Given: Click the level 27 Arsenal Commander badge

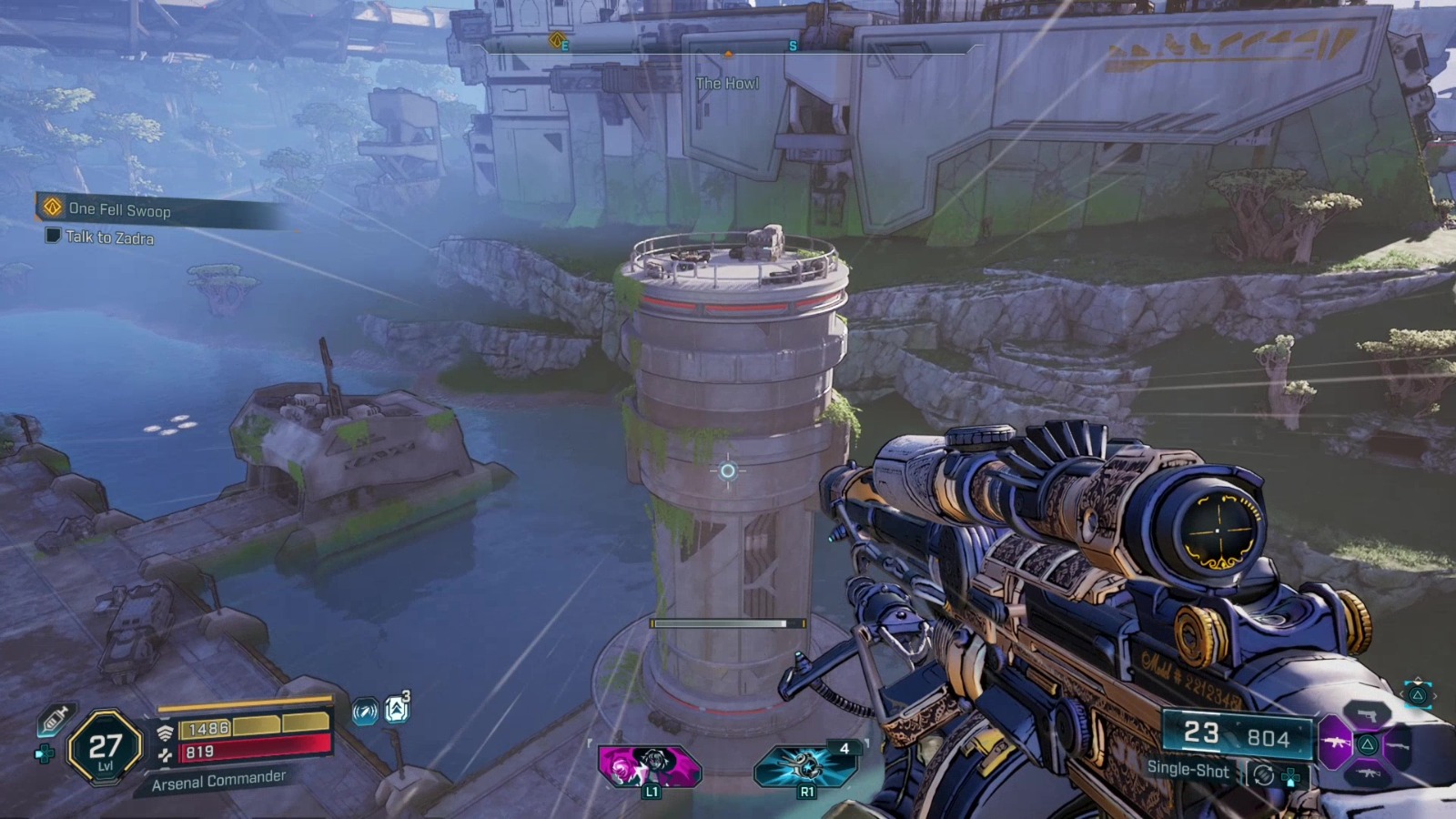Looking at the screenshot, I should pos(104,749).
